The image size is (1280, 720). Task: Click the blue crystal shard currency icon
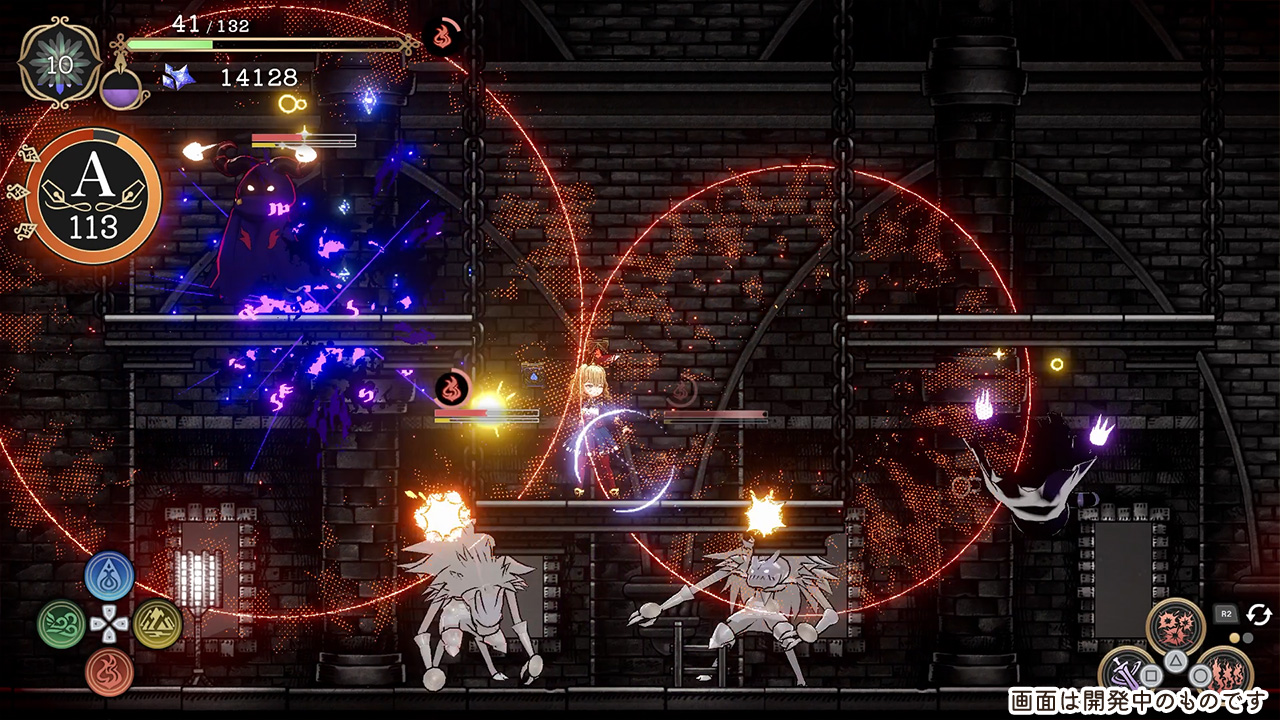(178, 77)
